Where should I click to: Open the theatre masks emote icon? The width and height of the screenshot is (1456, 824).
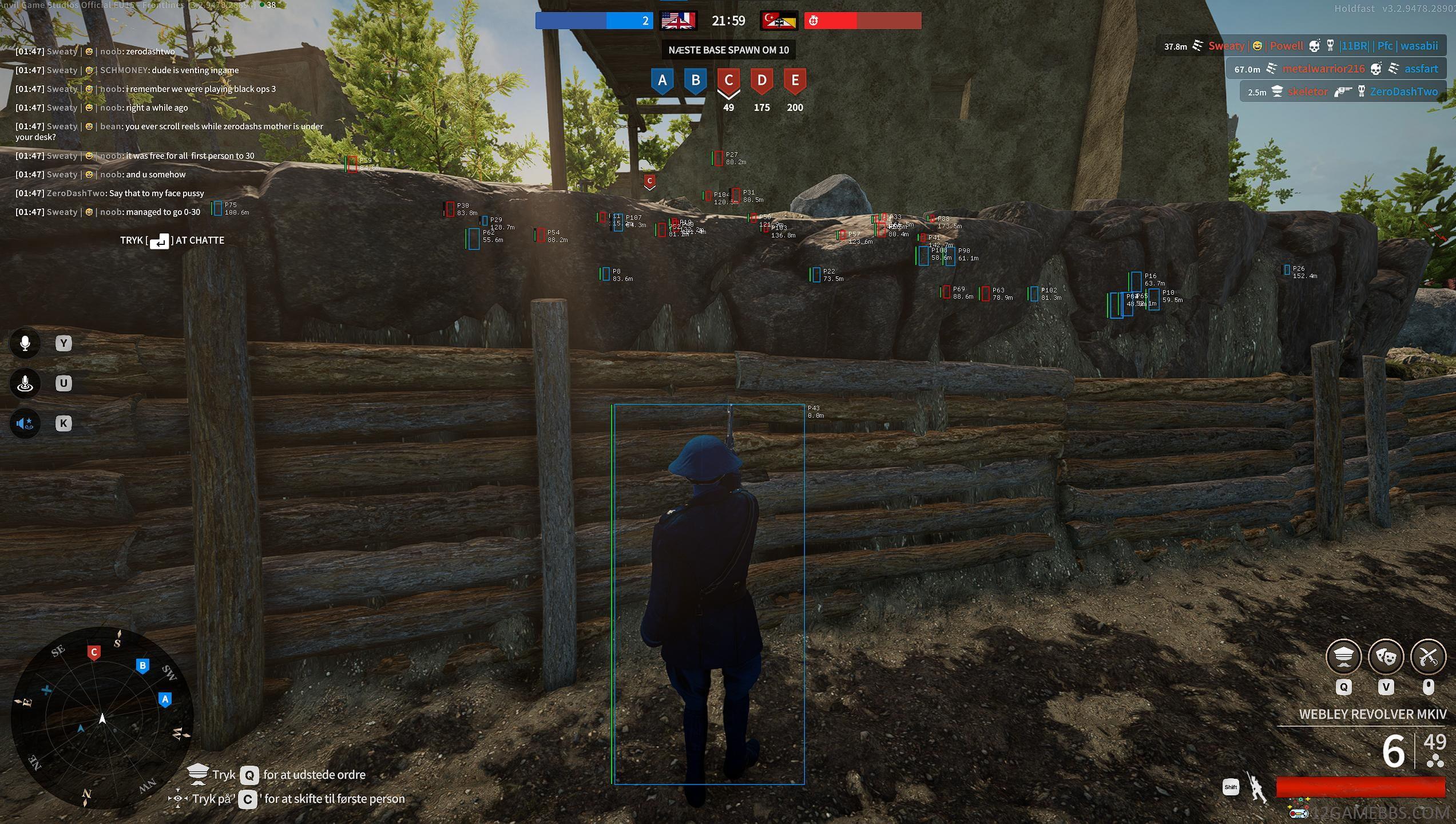pos(1386,656)
